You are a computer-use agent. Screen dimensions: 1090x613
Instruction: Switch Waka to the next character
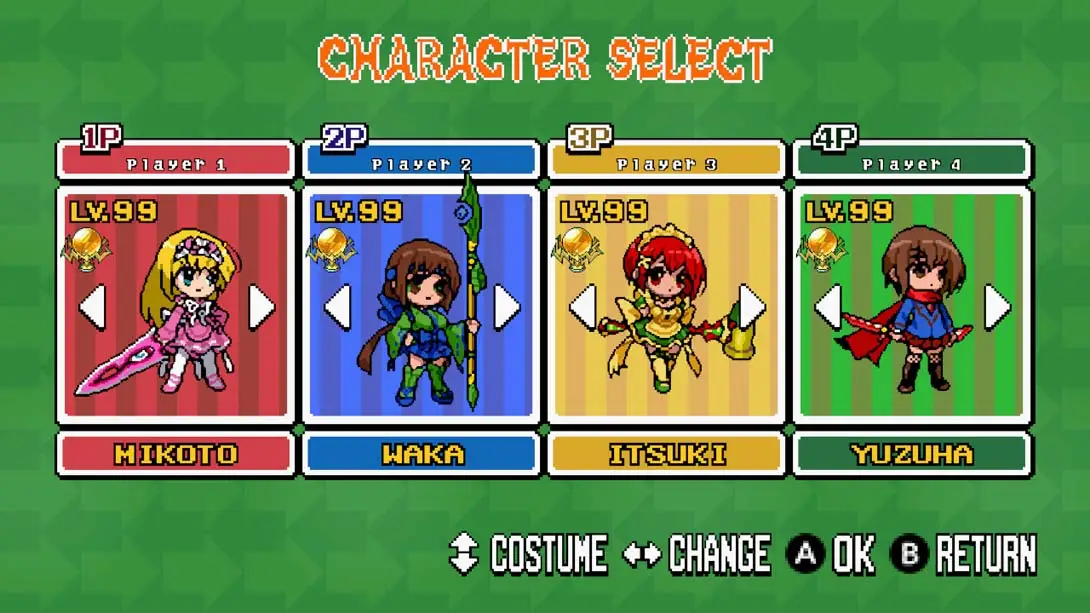coord(507,307)
